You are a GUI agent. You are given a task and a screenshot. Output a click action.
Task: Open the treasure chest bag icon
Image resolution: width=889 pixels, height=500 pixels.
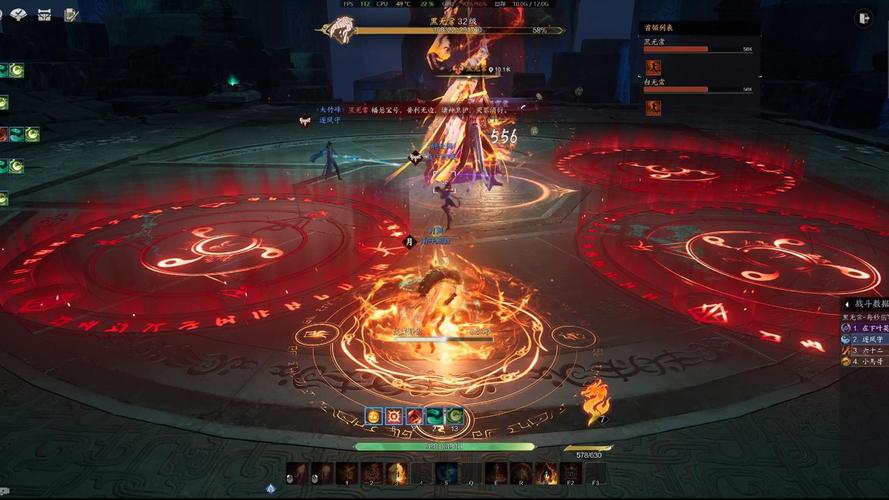[45, 14]
